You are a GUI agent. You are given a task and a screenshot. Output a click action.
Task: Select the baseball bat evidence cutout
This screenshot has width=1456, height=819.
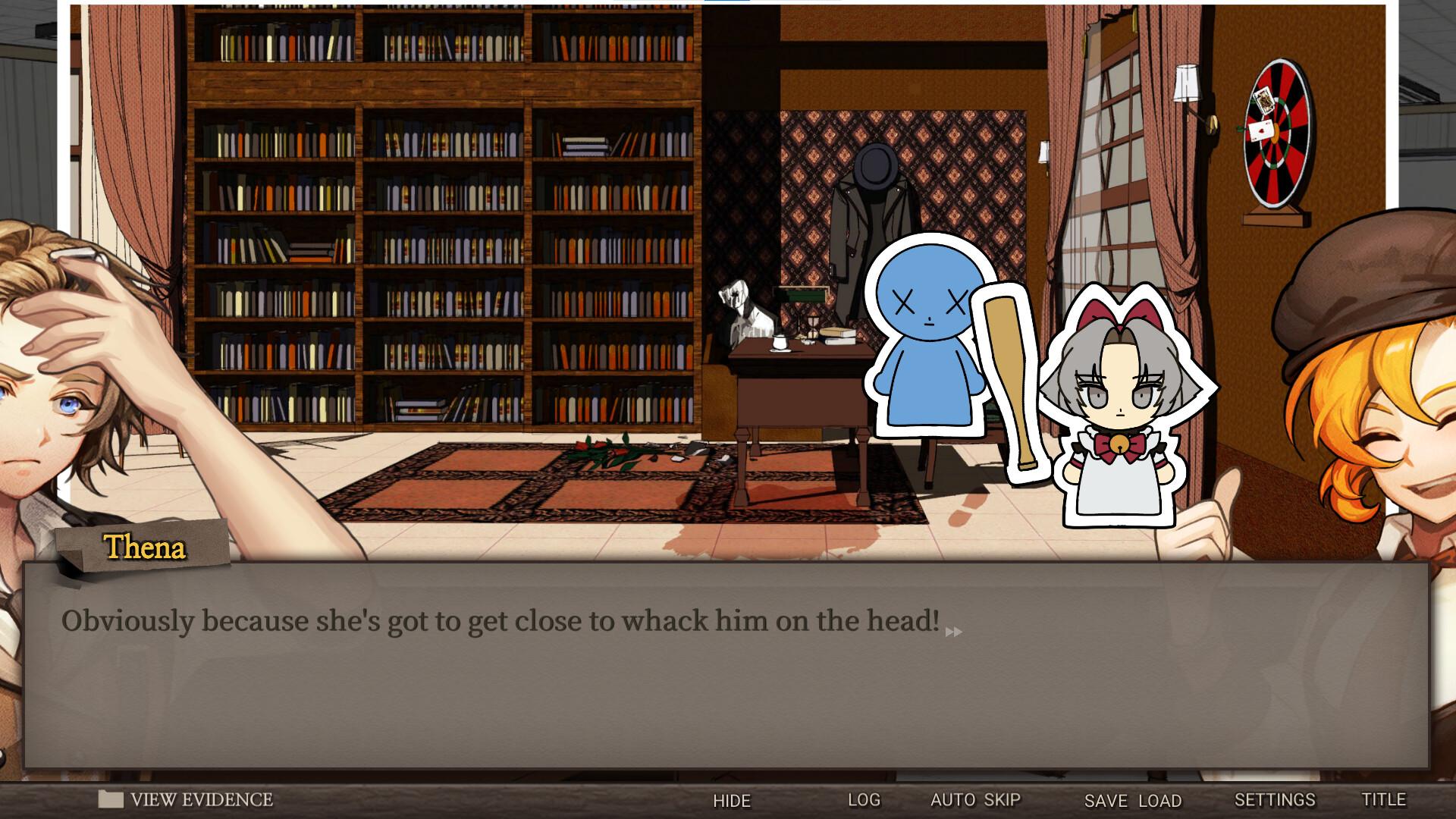(1009, 379)
